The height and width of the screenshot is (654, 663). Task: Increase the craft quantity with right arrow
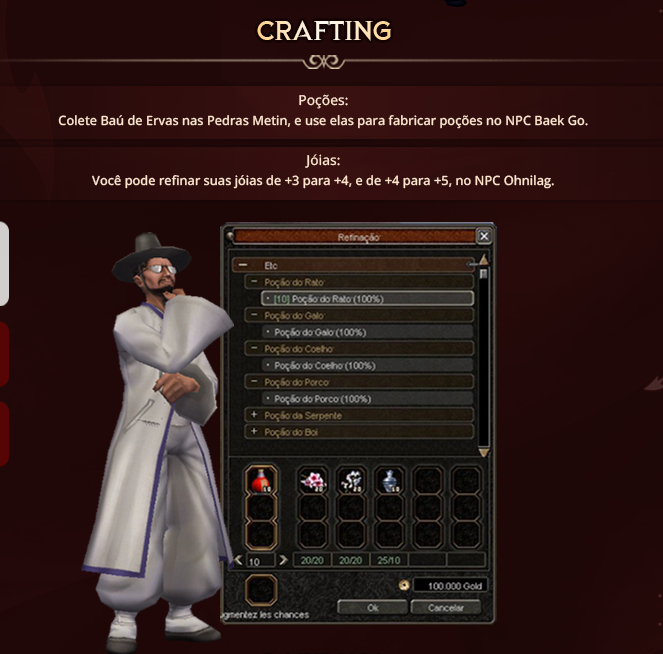[284, 560]
